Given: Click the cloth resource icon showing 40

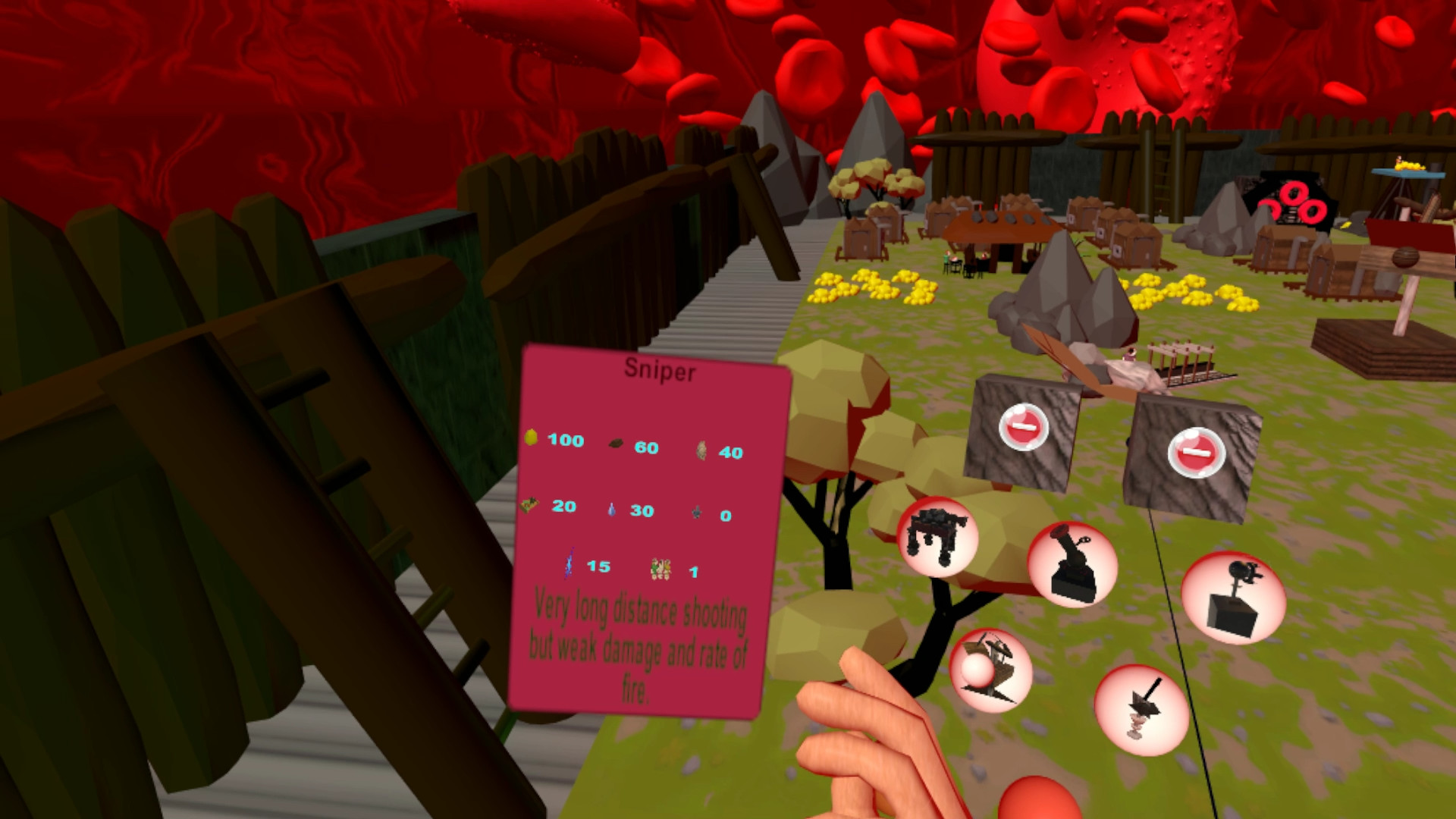Looking at the screenshot, I should tap(701, 451).
